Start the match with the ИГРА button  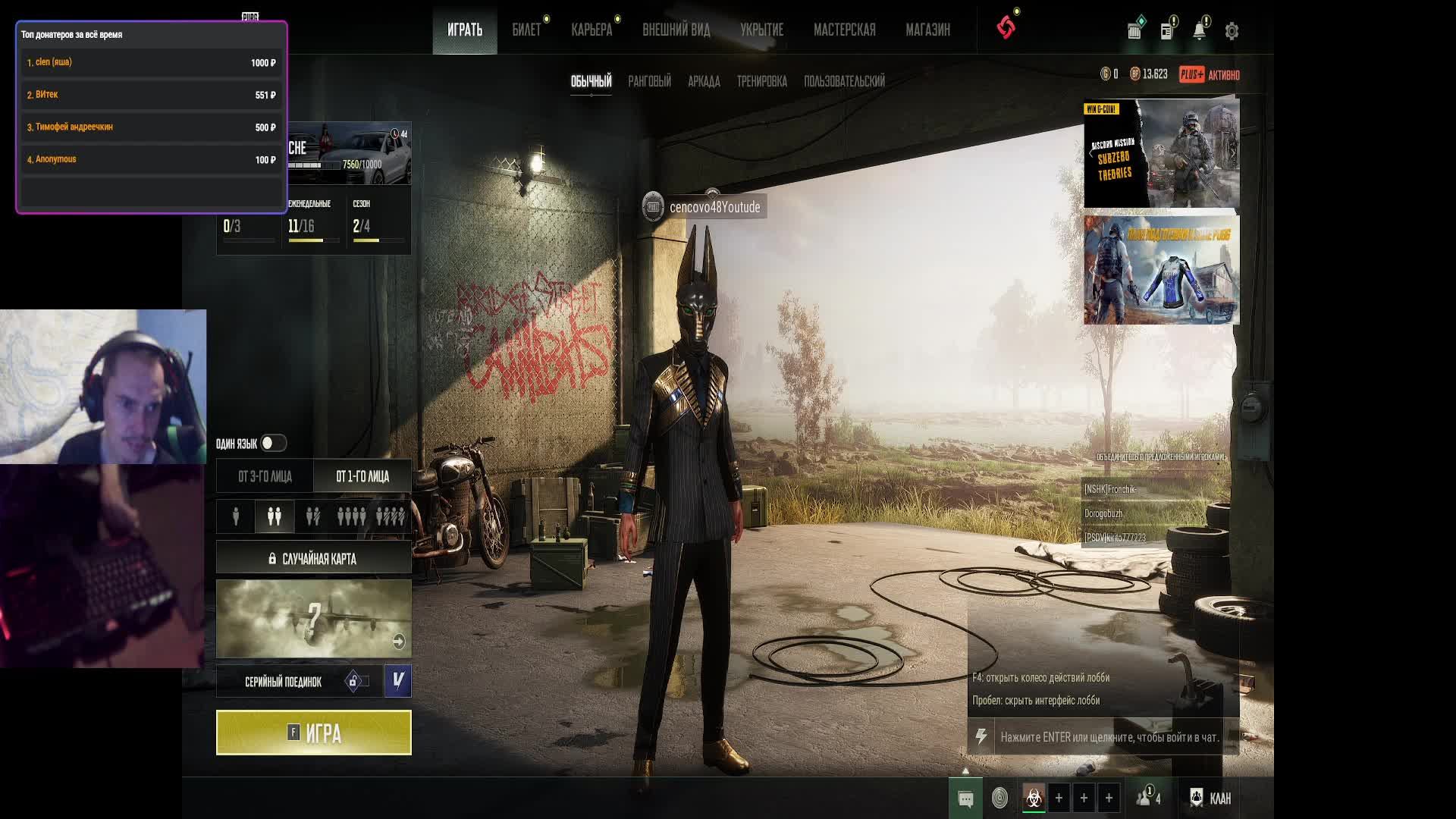pyautogui.click(x=313, y=733)
